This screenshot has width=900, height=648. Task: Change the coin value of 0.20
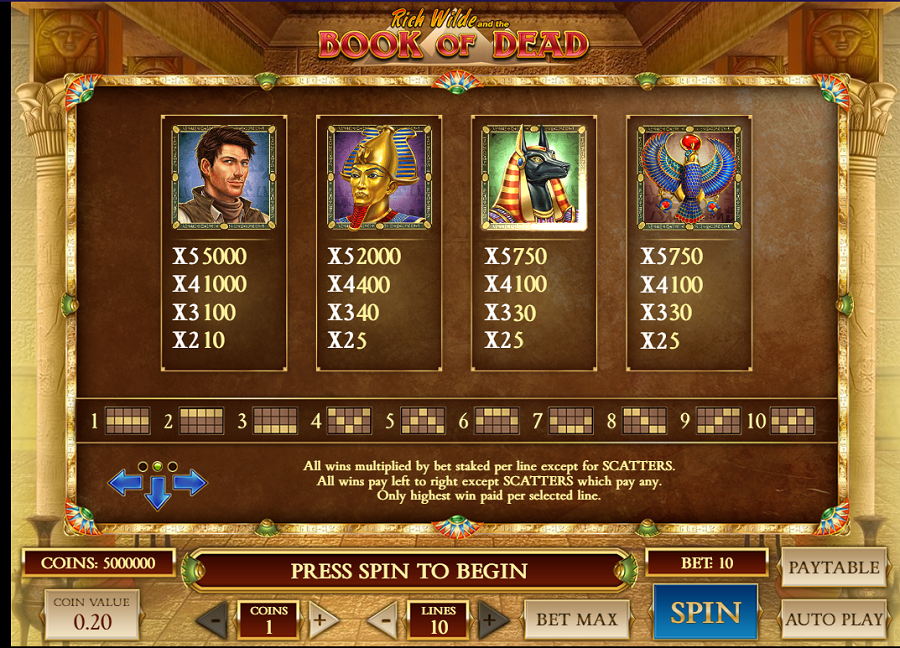[91, 614]
